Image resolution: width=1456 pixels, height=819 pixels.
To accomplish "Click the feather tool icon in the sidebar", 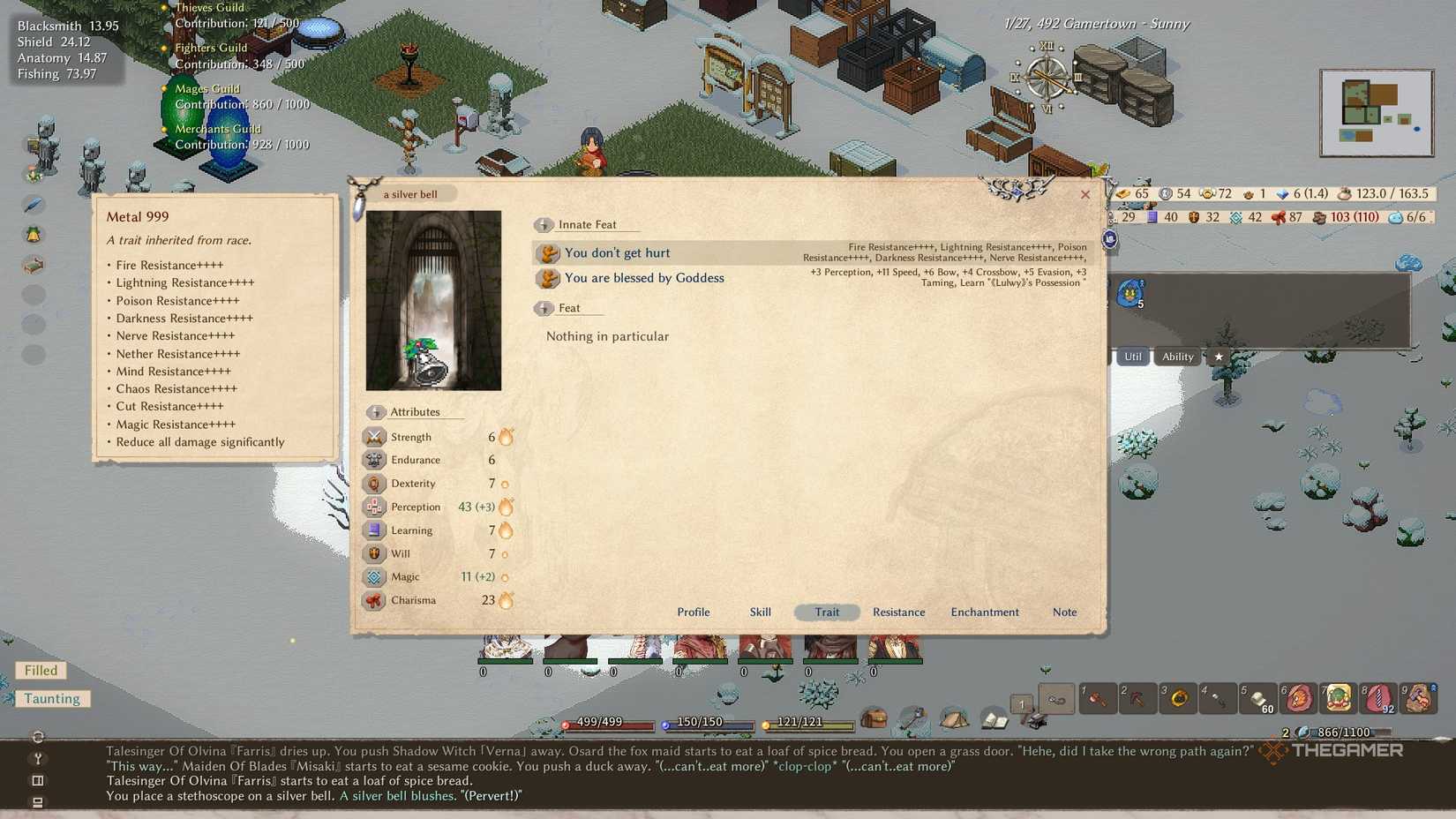I will click(x=34, y=204).
